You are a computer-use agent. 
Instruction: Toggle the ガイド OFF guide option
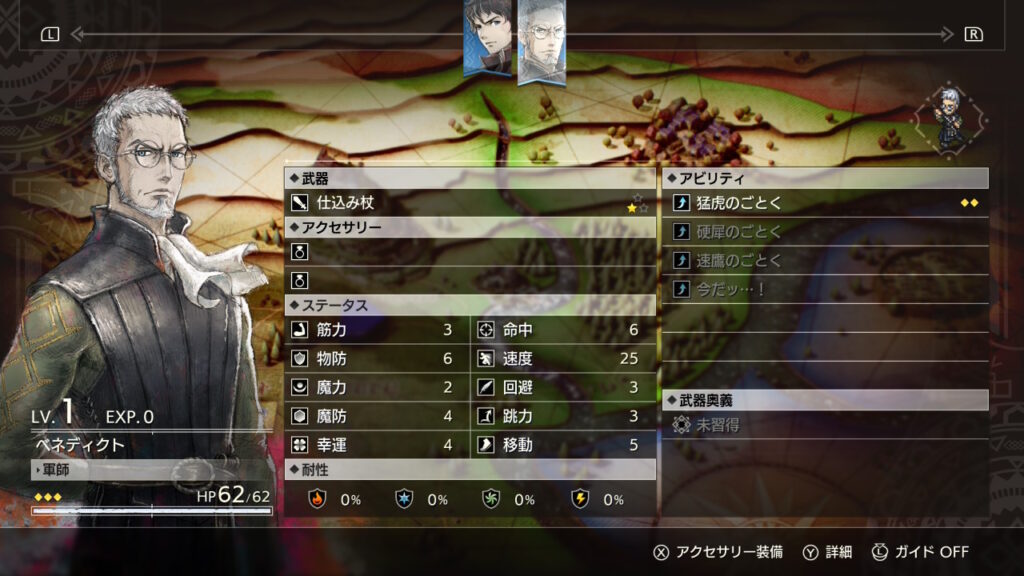(921, 552)
